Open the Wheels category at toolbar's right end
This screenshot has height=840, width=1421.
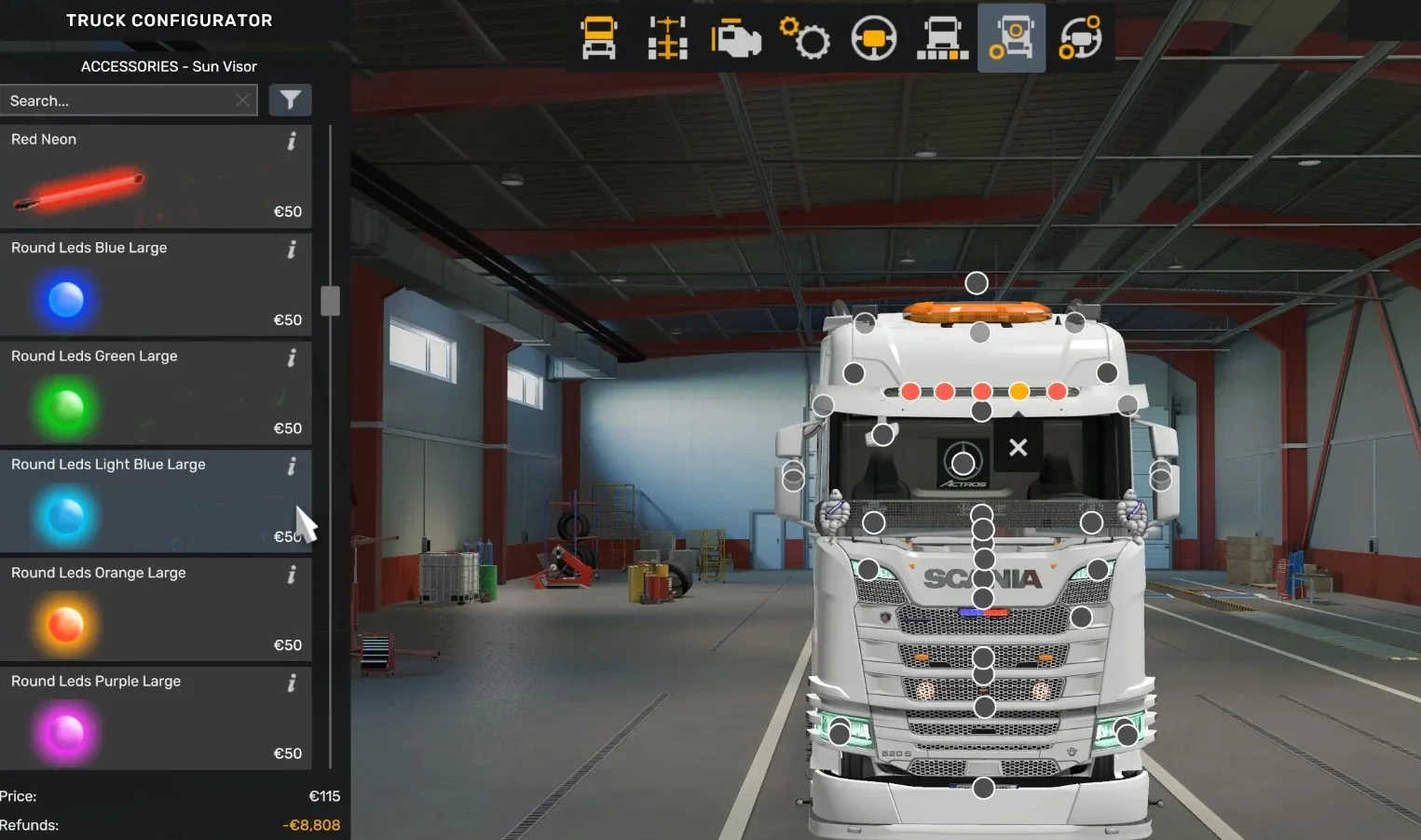[x=1081, y=38]
